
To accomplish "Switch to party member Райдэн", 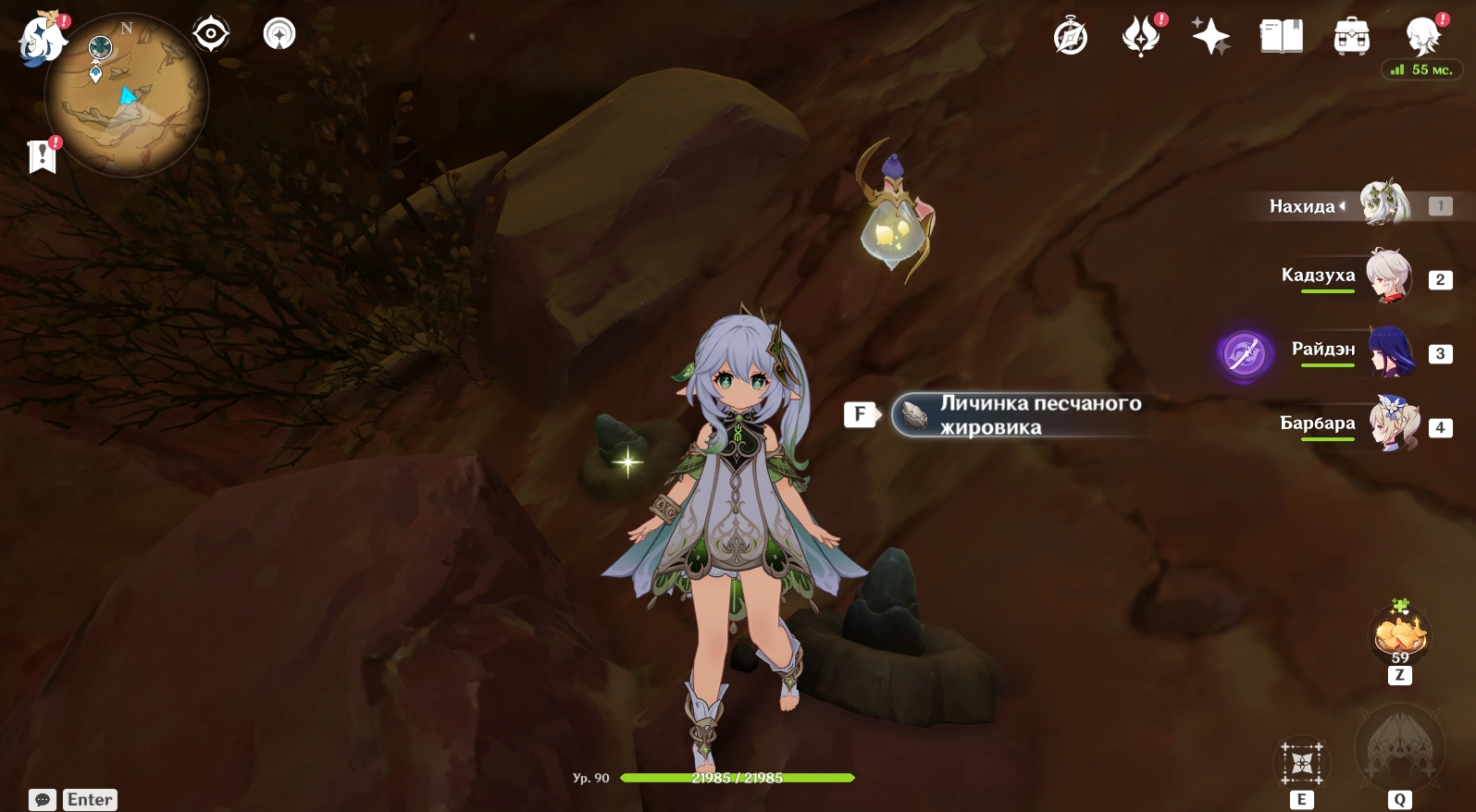I will (1390, 351).
